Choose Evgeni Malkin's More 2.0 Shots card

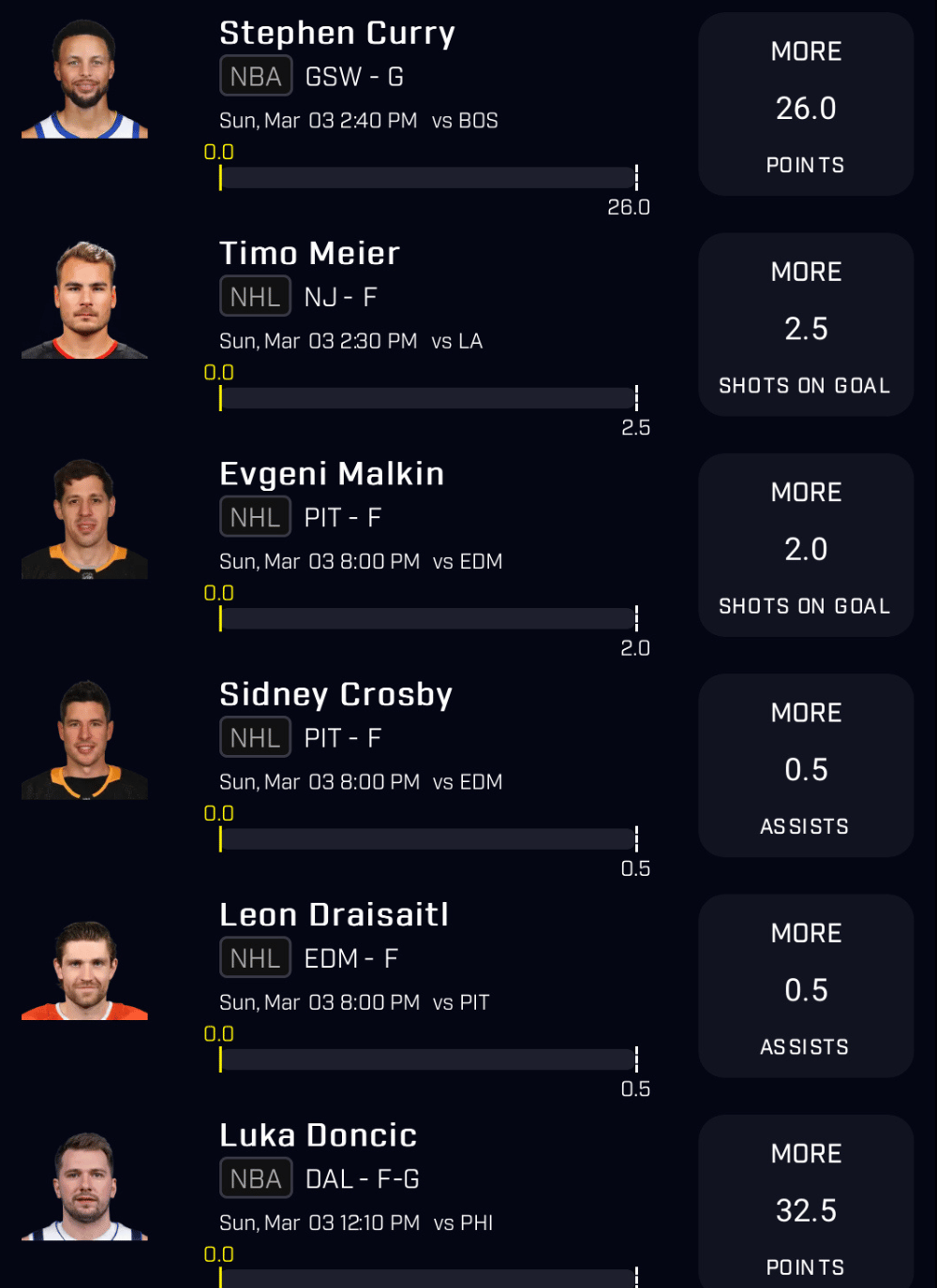[x=806, y=545]
